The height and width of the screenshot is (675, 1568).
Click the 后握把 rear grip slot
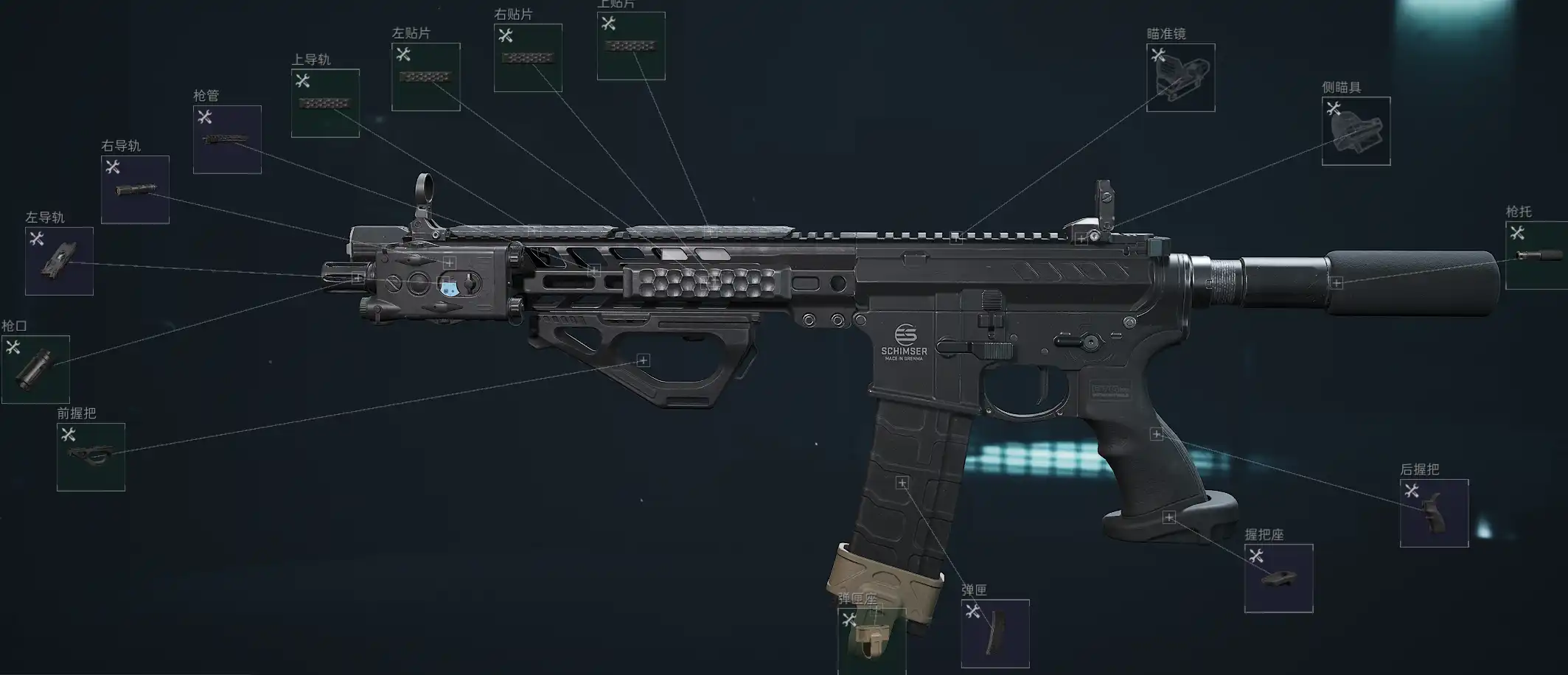tap(1434, 513)
